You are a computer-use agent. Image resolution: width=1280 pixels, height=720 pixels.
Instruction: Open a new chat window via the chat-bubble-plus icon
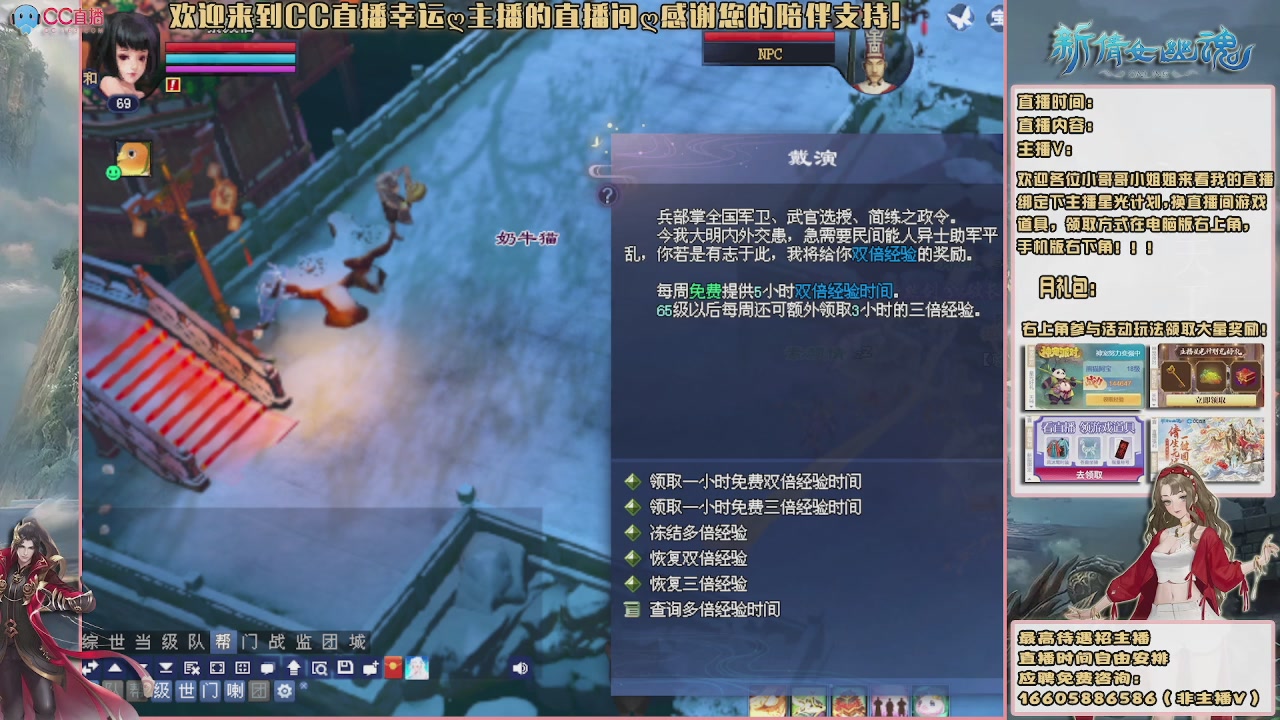tap(371, 667)
